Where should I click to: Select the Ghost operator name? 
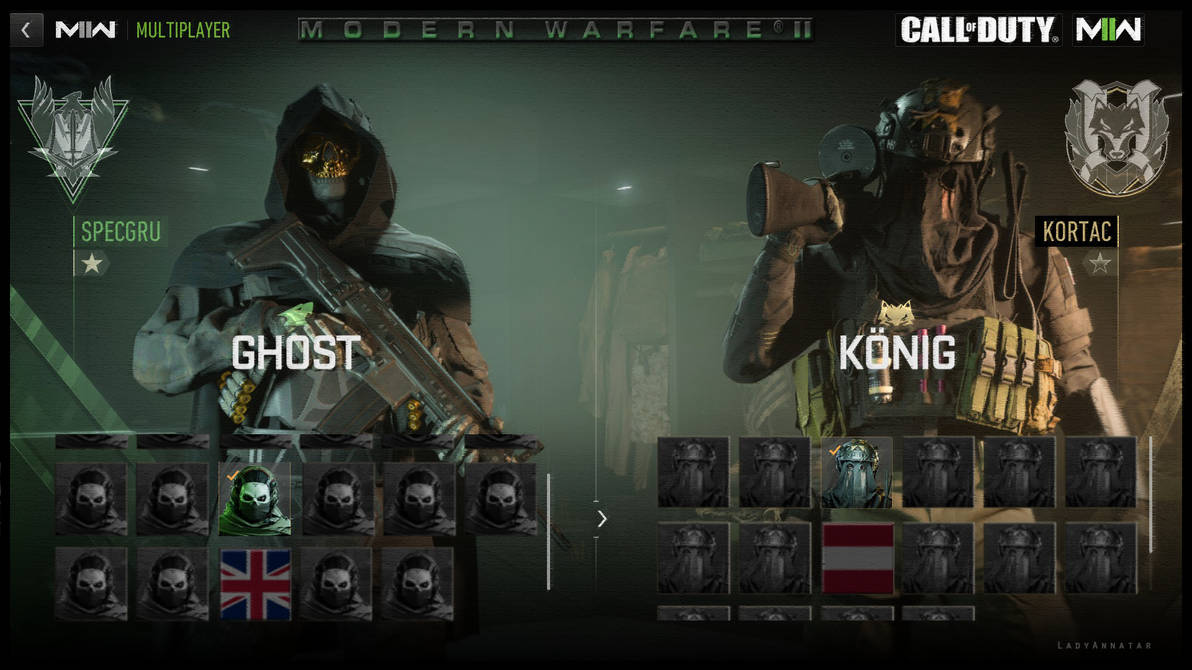click(295, 353)
